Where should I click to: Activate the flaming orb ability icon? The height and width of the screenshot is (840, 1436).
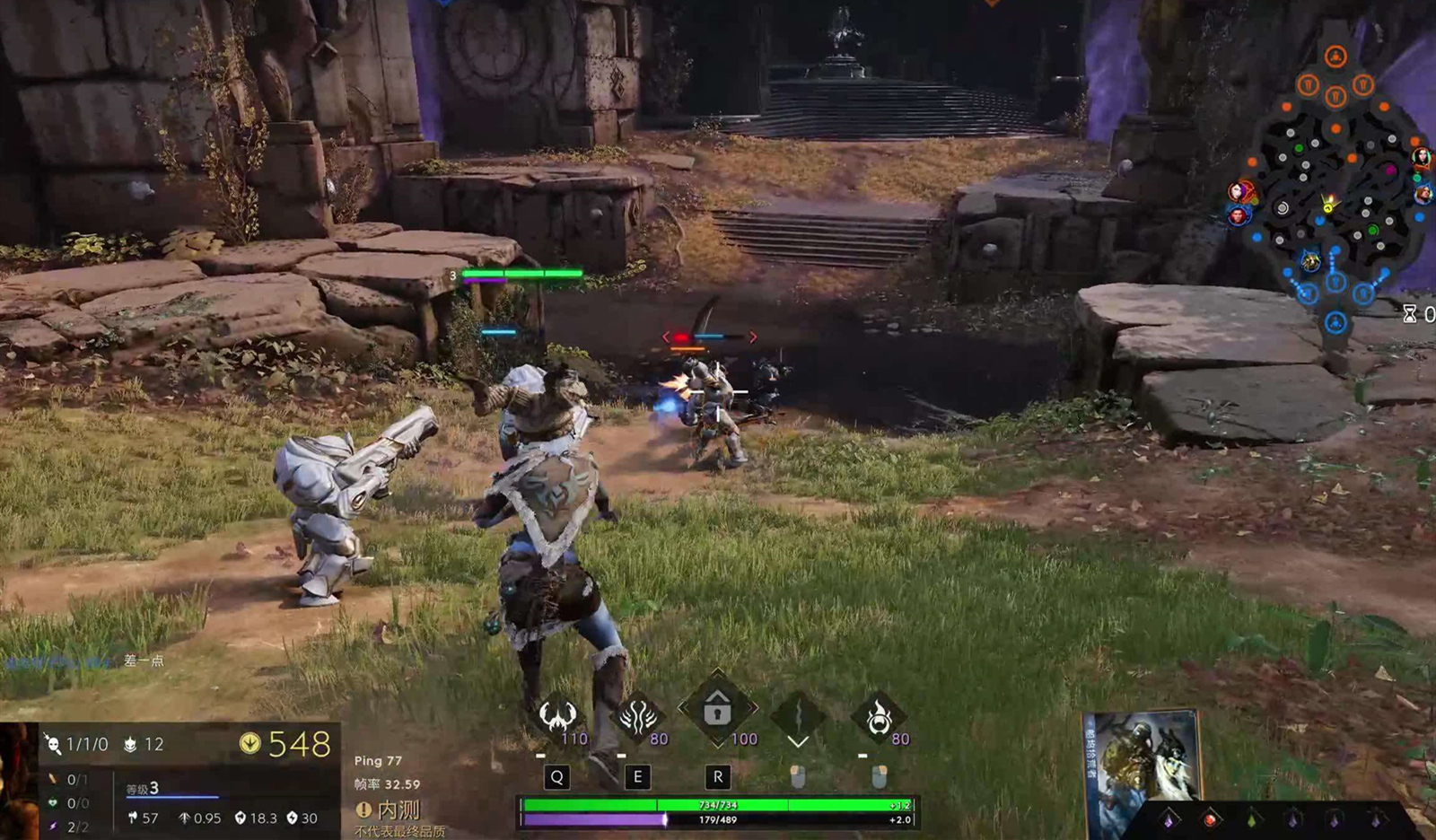pos(879,716)
